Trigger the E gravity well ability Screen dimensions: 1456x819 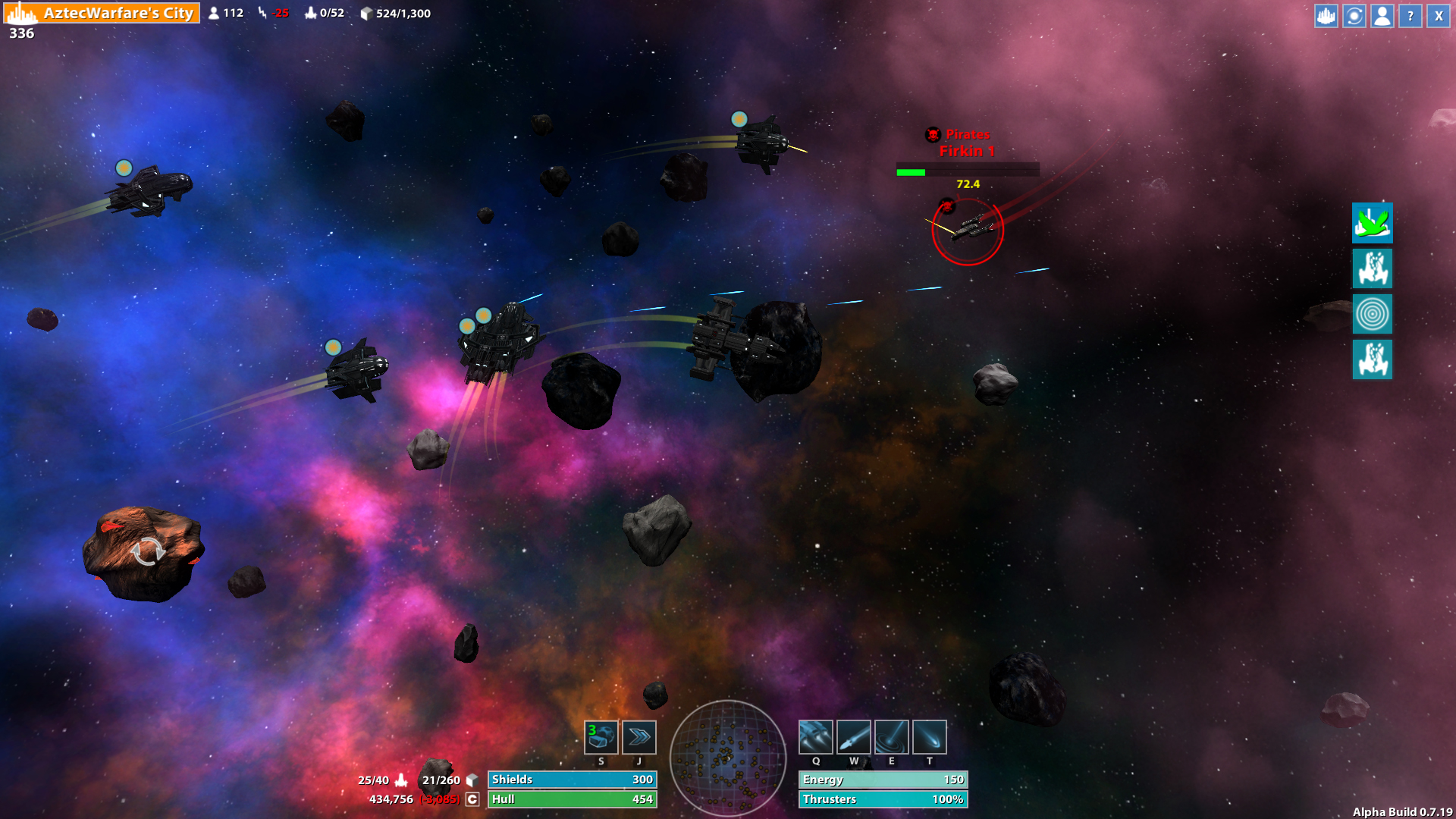(891, 735)
